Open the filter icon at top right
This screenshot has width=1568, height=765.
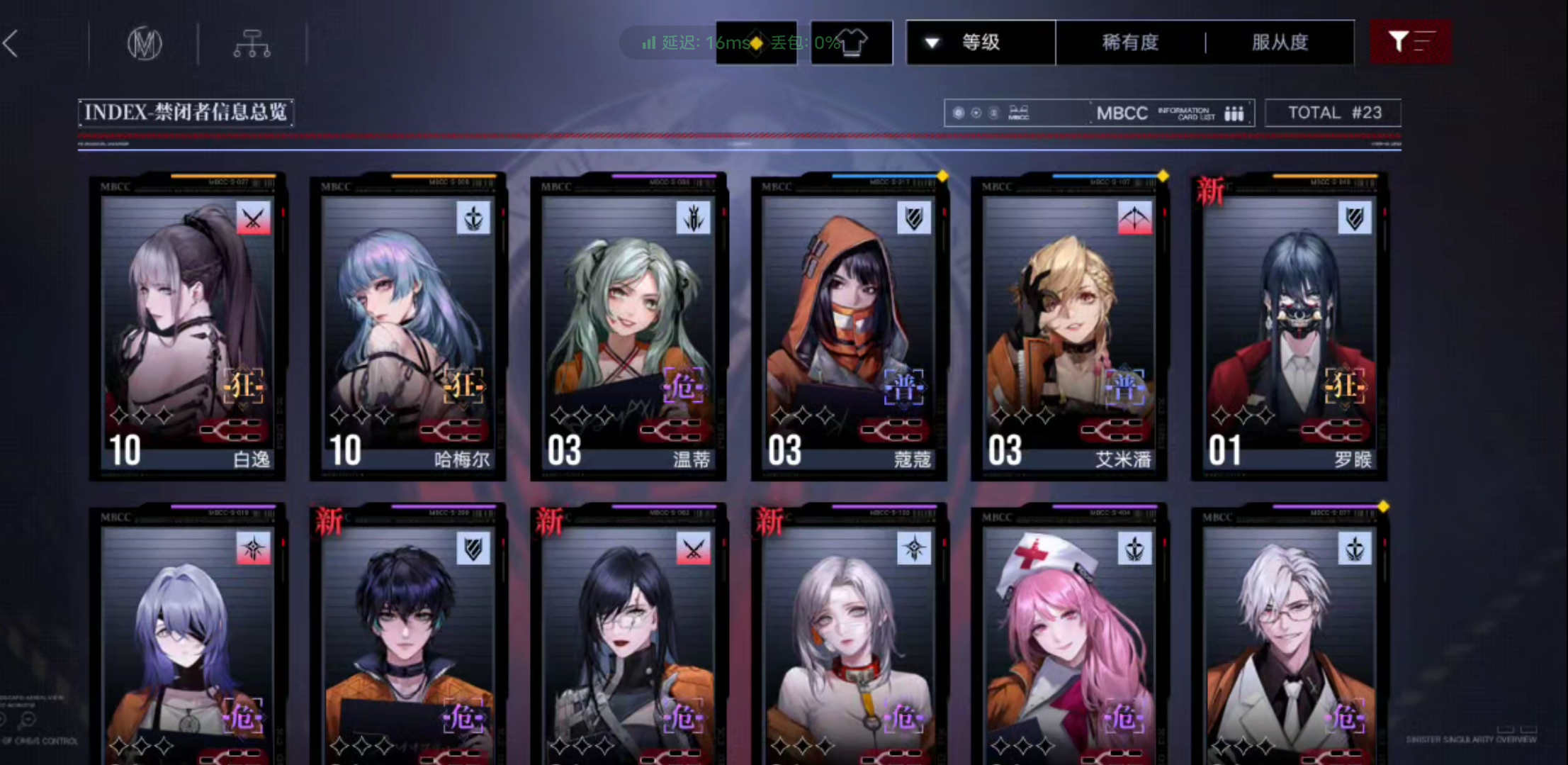(1410, 42)
